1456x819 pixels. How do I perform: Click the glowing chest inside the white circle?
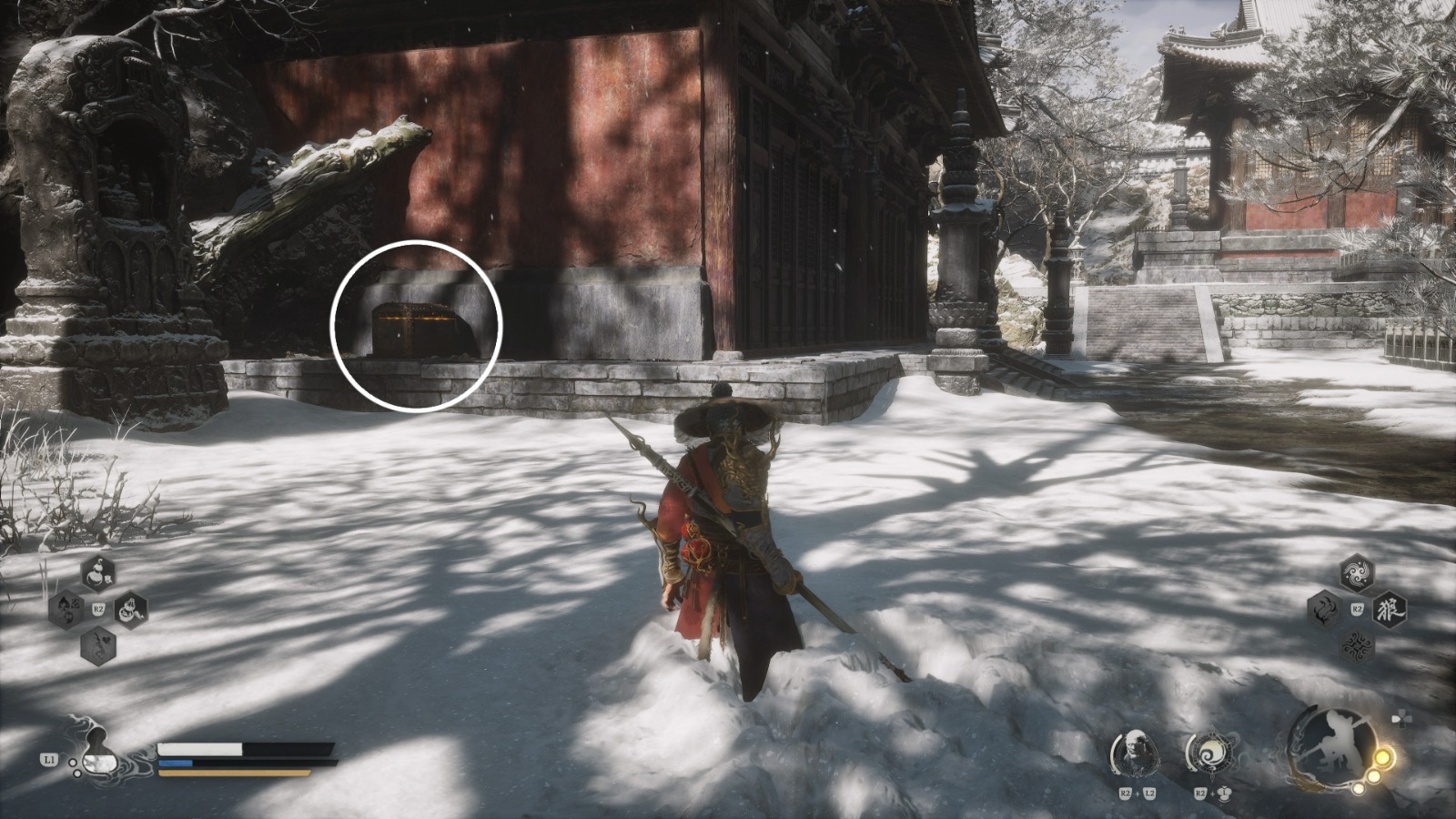(x=414, y=328)
